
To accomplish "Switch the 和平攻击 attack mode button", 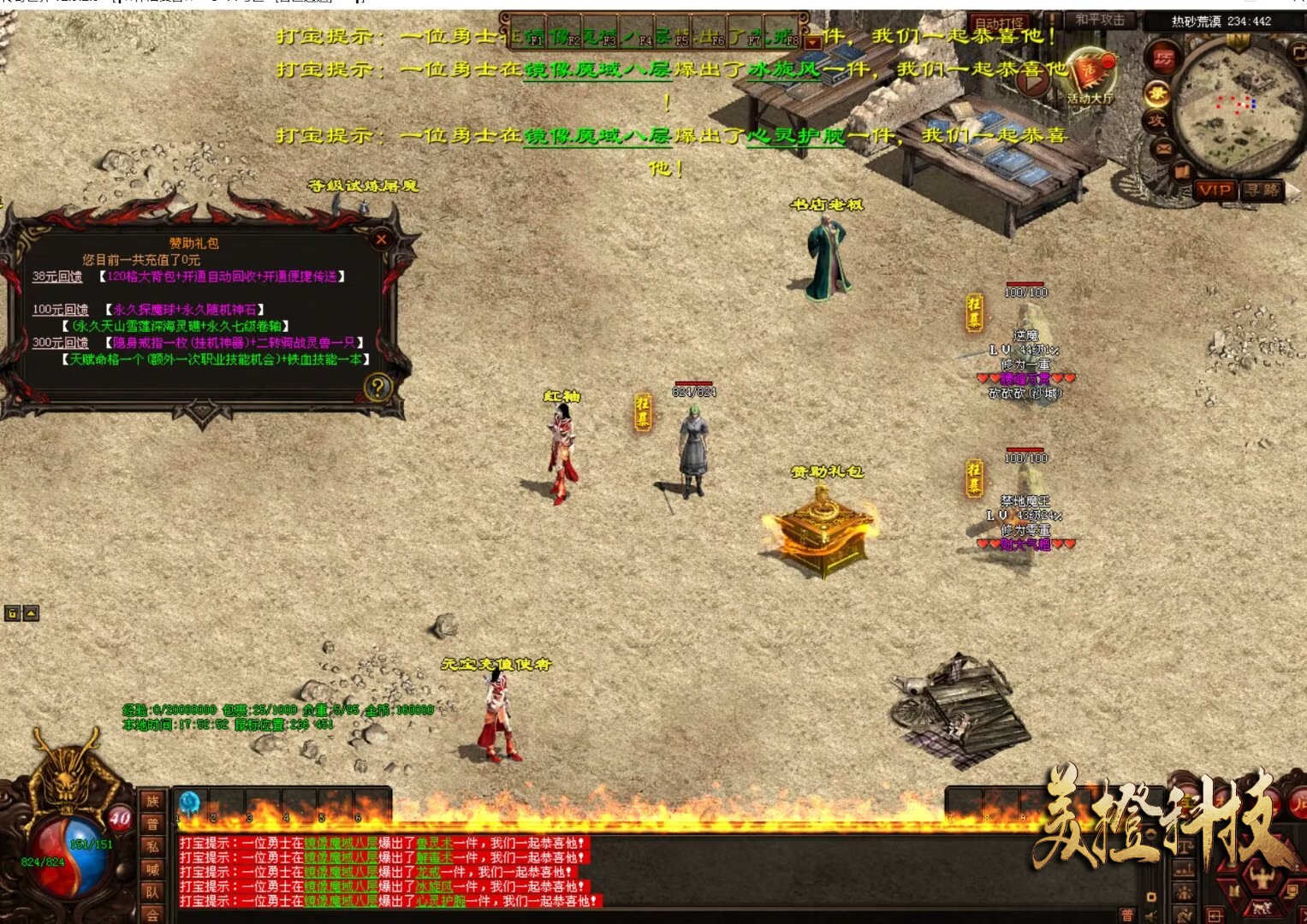I will (x=1100, y=20).
